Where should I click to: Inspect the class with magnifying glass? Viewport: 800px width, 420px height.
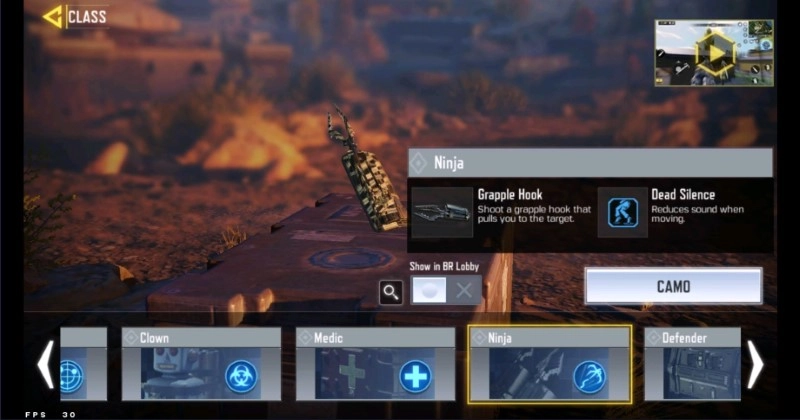click(x=391, y=291)
